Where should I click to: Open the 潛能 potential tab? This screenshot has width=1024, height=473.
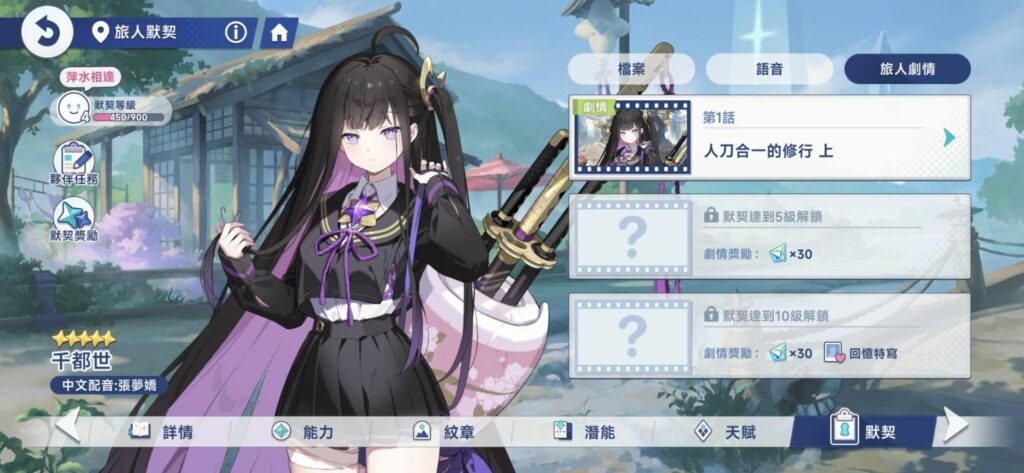click(x=587, y=431)
